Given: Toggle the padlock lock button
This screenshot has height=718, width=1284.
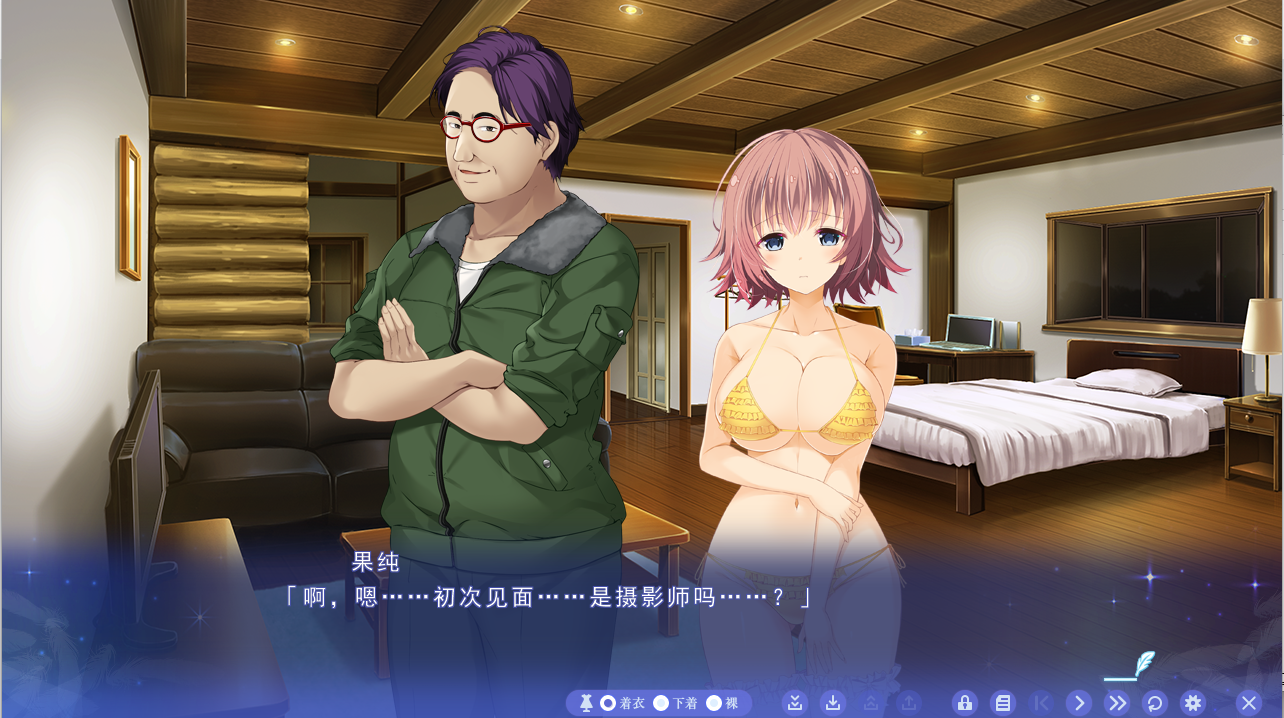Looking at the screenshot, I should (x=965, y=703).
